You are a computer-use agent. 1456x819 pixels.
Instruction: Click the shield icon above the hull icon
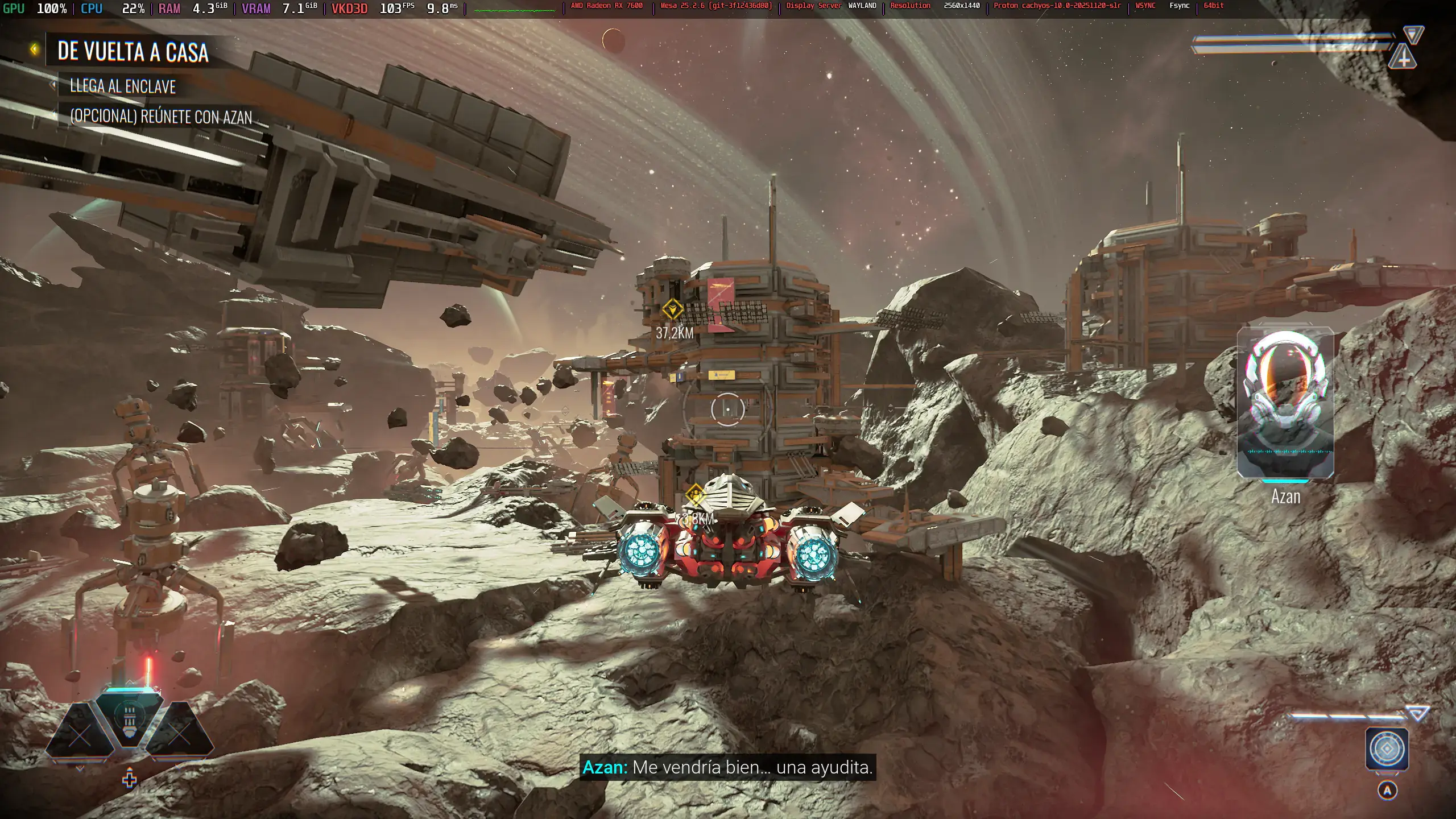coord(1413,34)
